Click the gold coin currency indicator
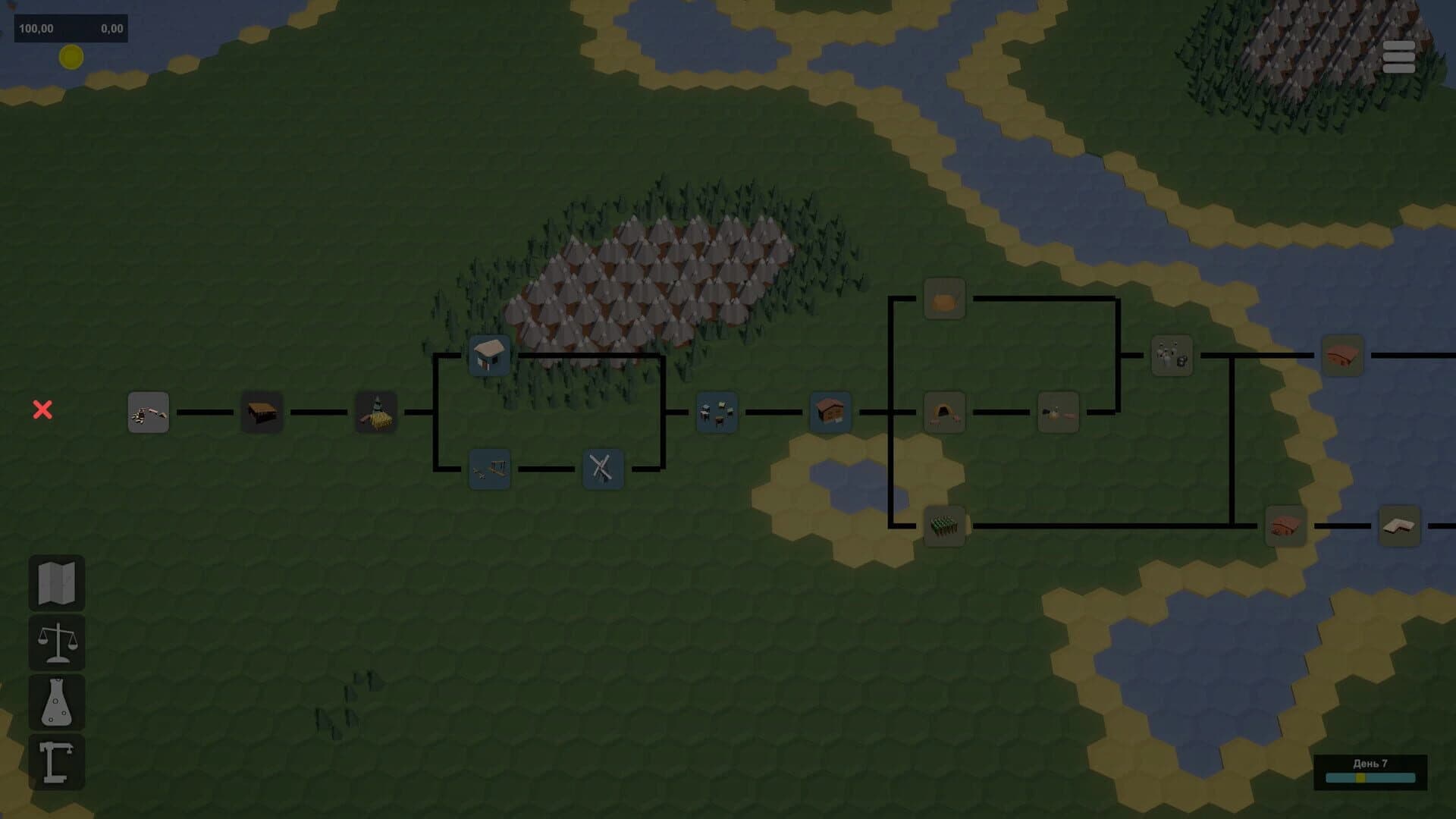Viewport: 1456px width, 819px height. point(71,58)
